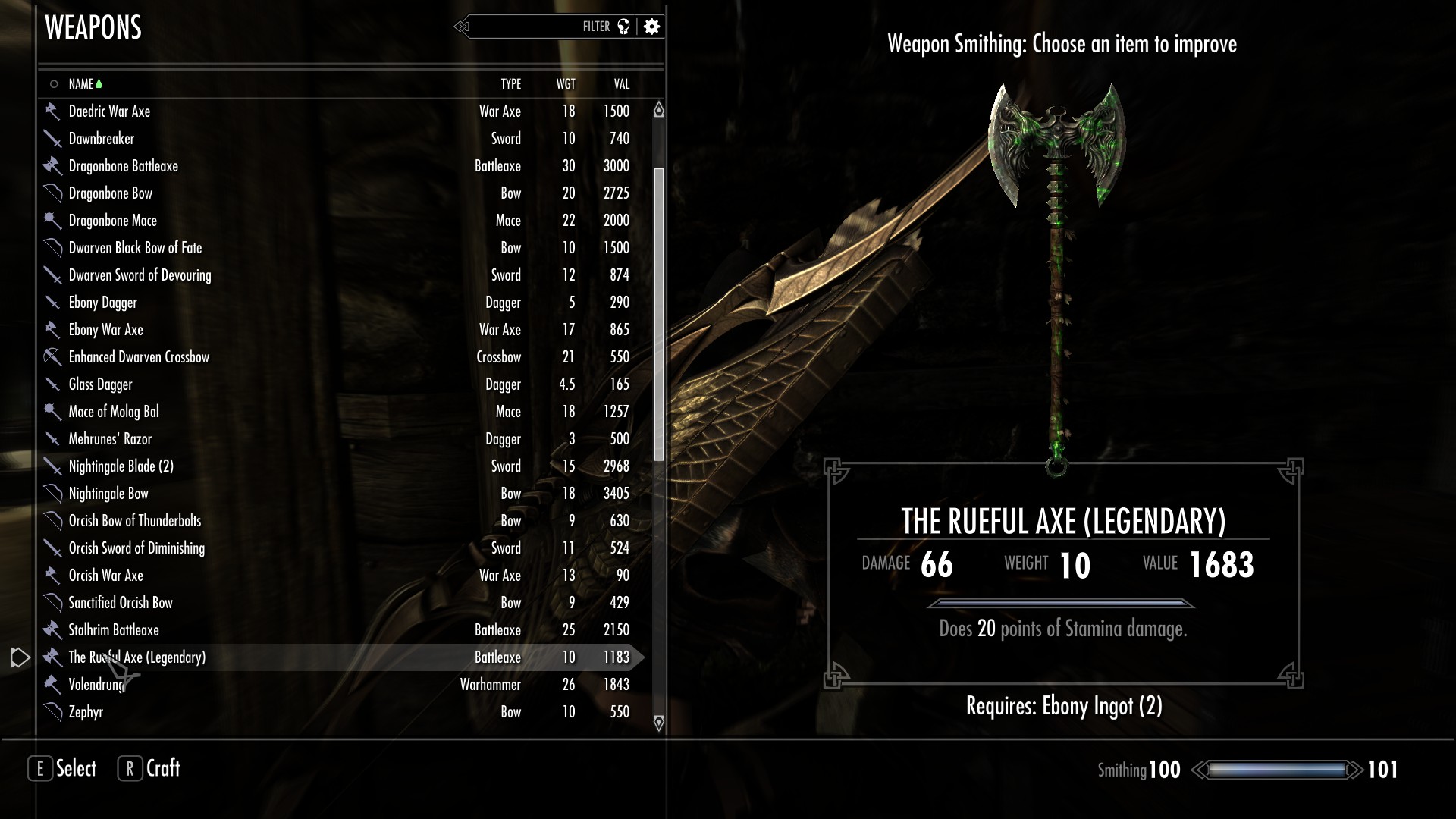Select the Zephyr bow row
1456x819 pixels.
[x=86, y=712]
